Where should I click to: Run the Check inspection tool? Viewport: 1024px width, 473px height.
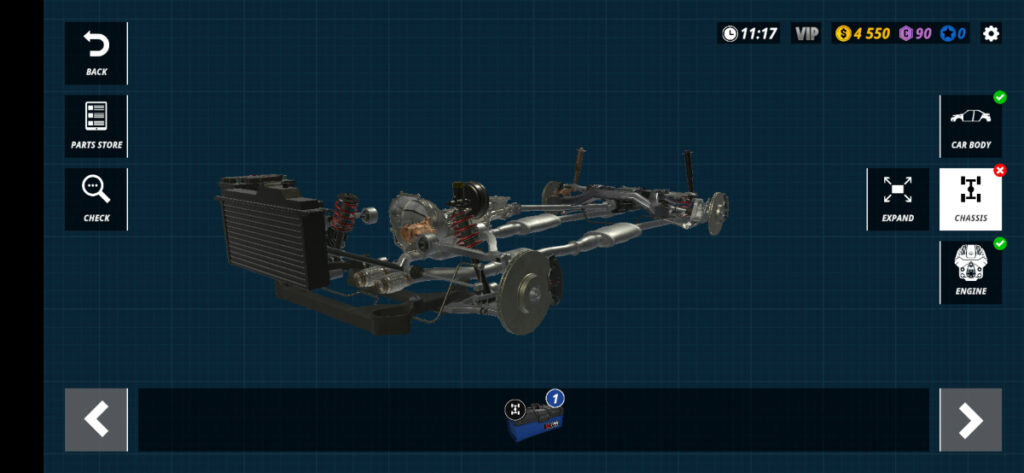(96, 199)
